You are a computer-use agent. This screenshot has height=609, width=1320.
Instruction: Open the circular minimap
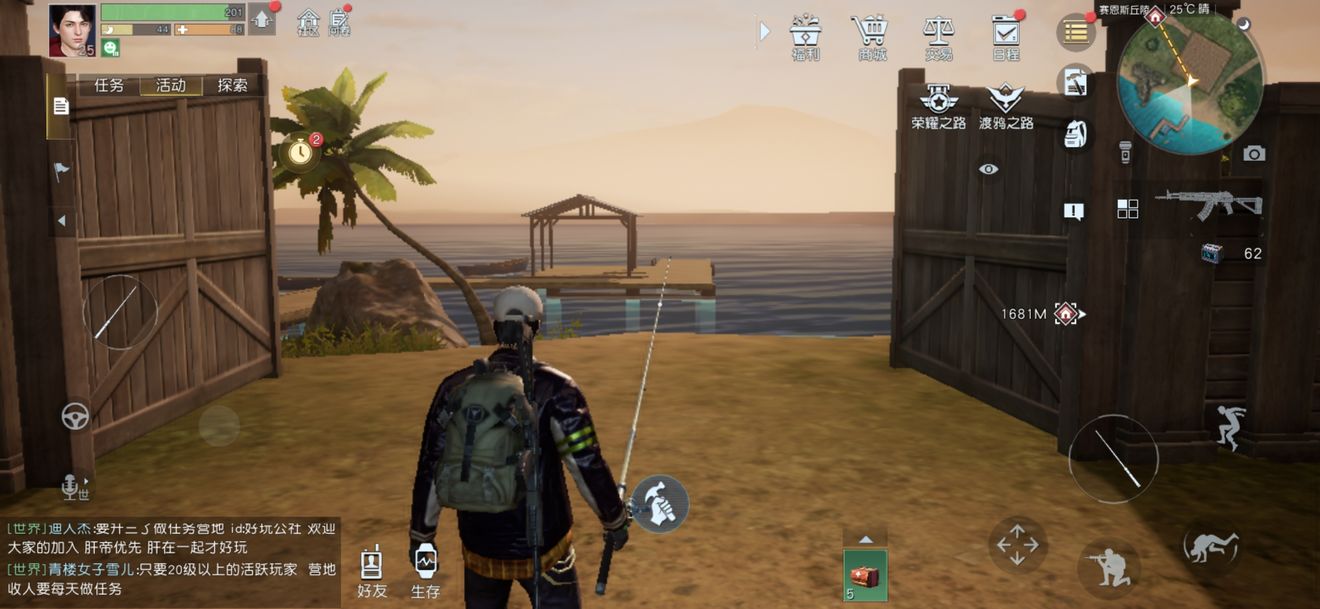click(1190, 82)
